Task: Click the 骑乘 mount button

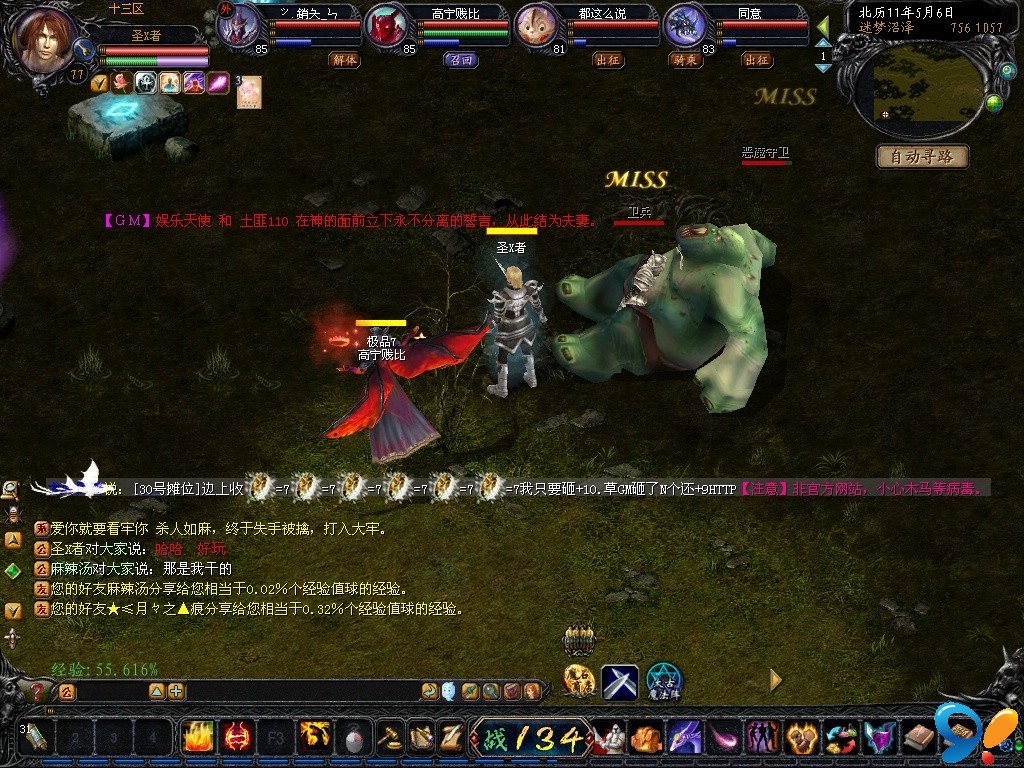Action: (x=685, y=60)
